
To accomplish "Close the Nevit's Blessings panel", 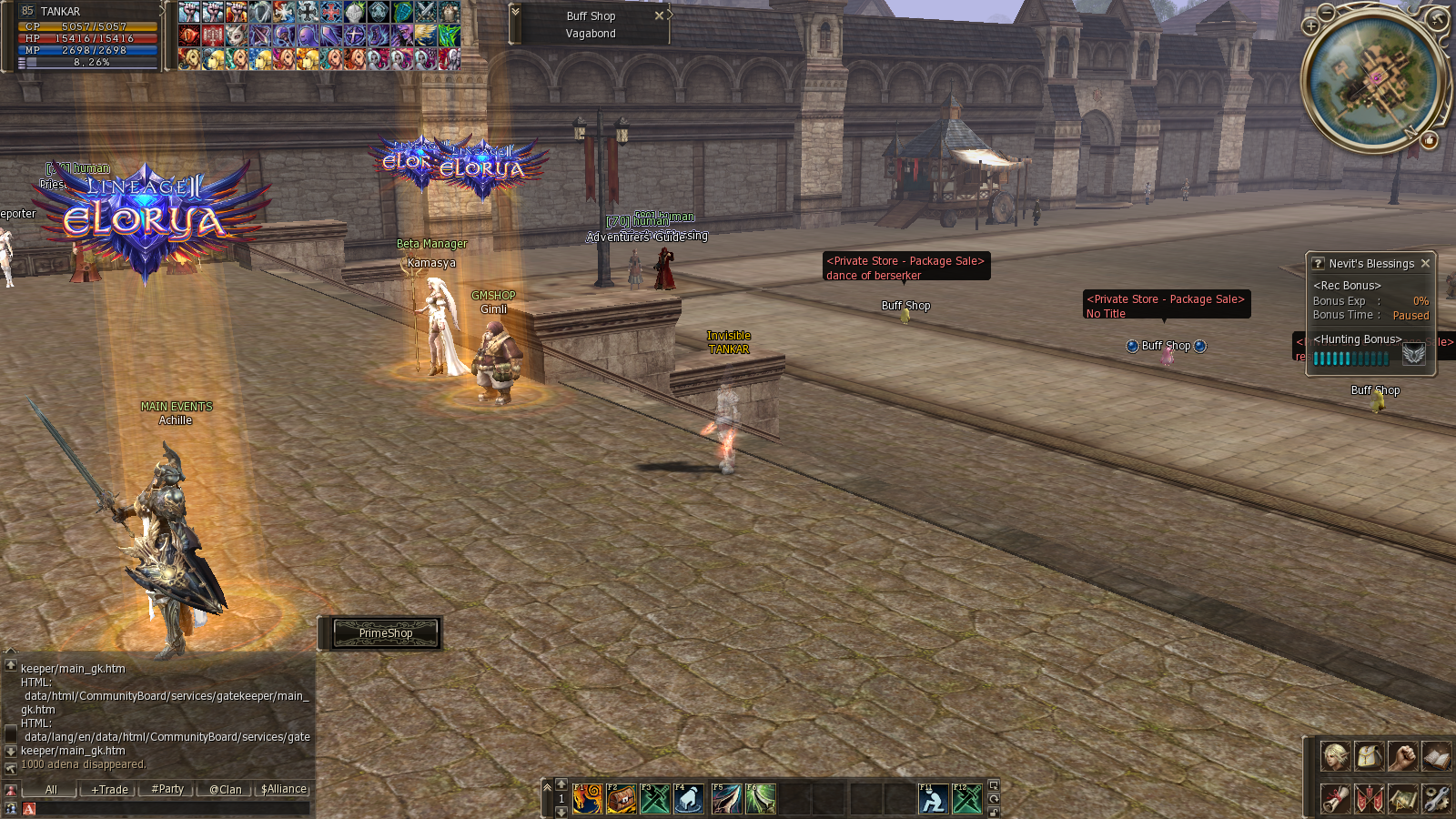I will pos(1425,263).
